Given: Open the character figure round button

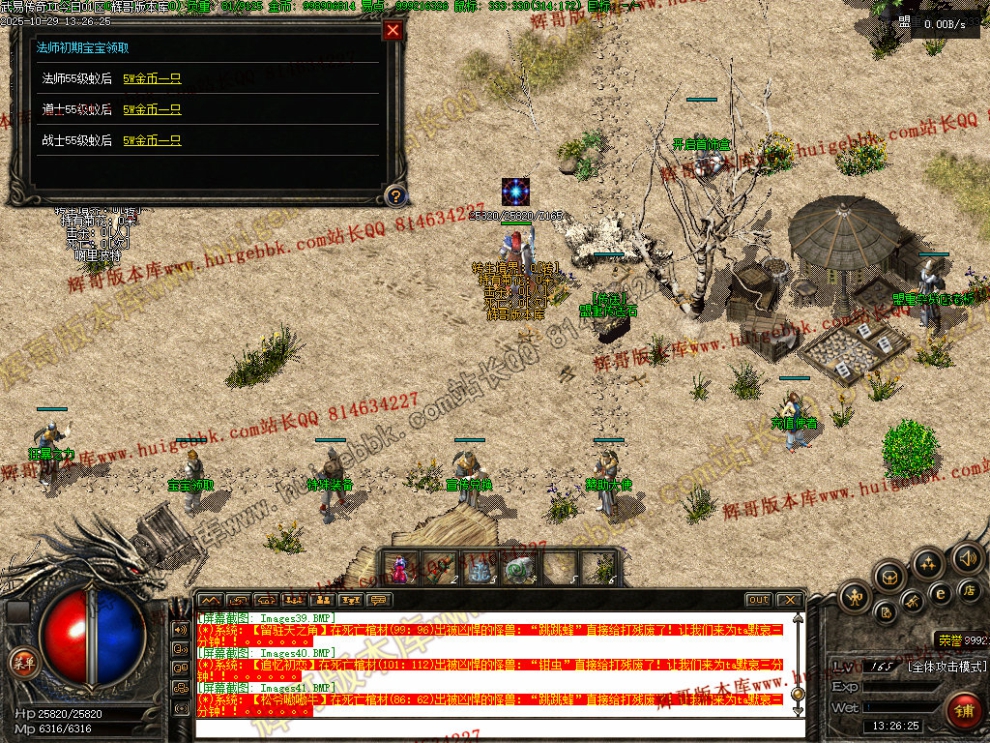Looking at the screenshot, I should pyautogui.click(x=855, y=598).
